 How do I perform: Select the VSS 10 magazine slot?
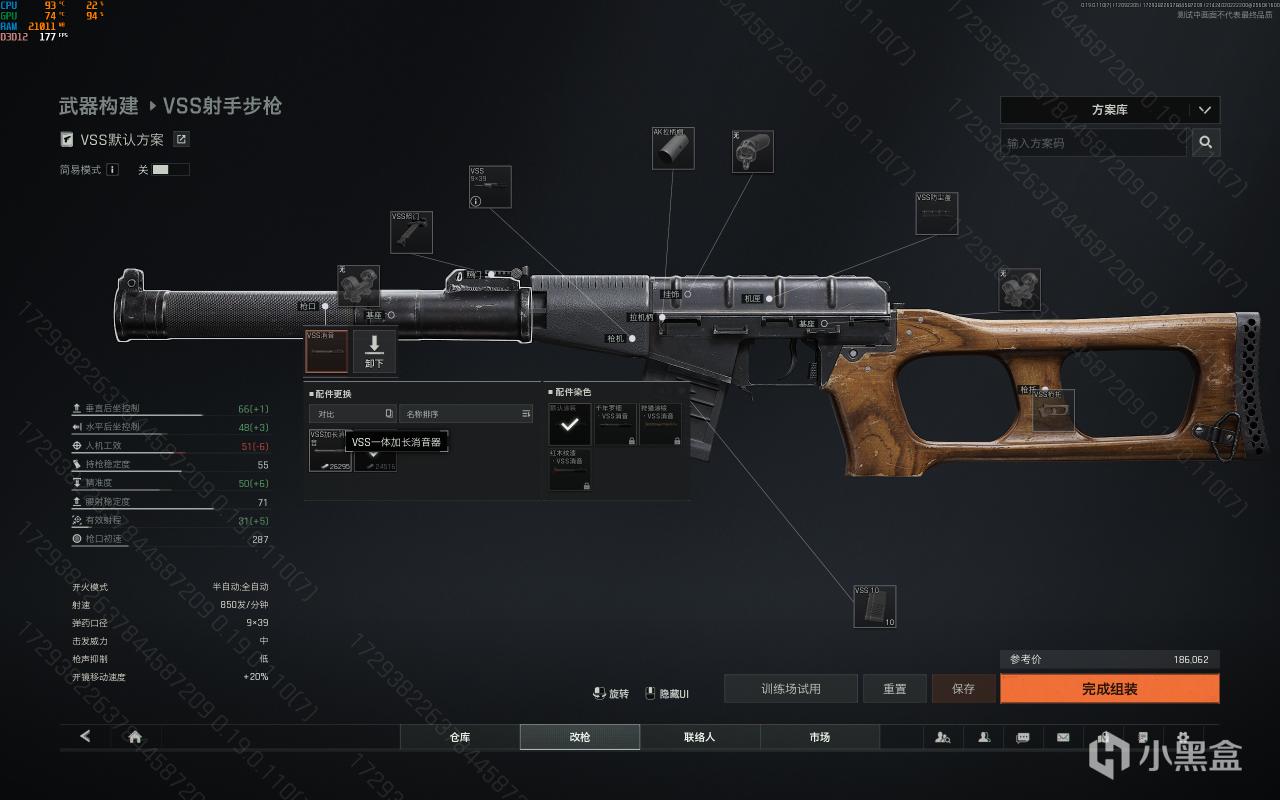874,607
